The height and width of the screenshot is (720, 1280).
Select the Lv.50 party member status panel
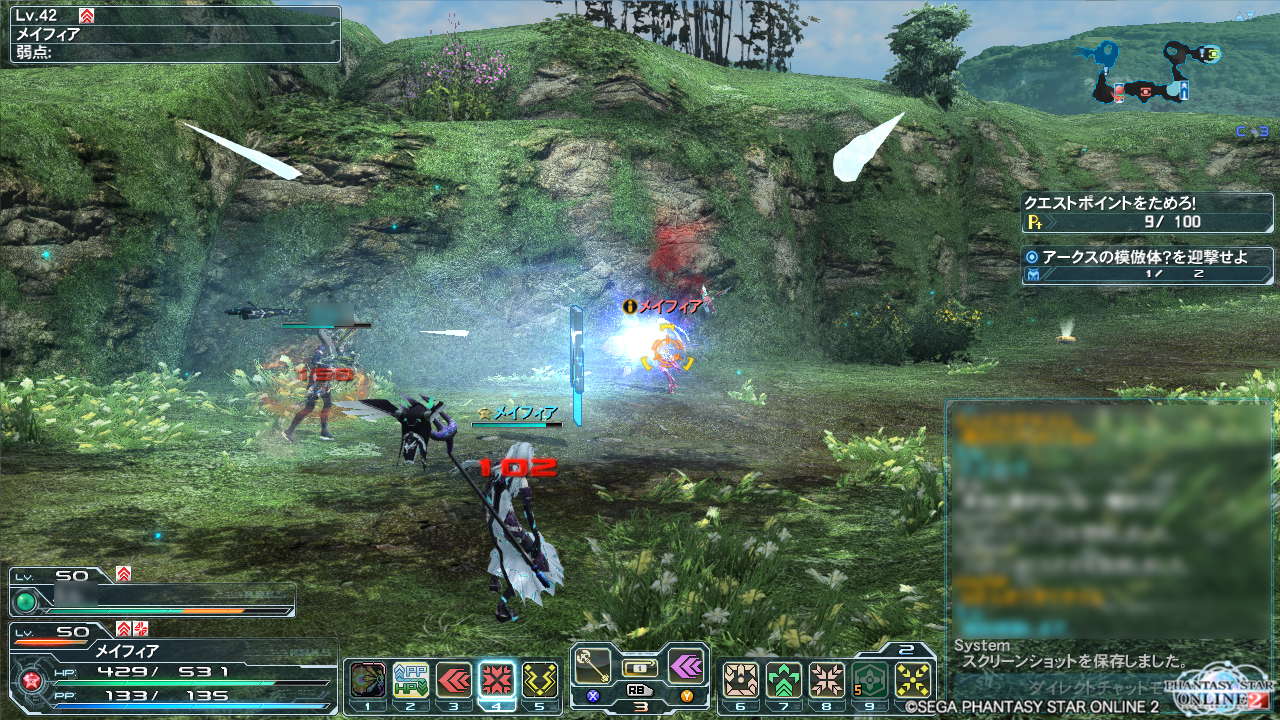pos(152,594)
